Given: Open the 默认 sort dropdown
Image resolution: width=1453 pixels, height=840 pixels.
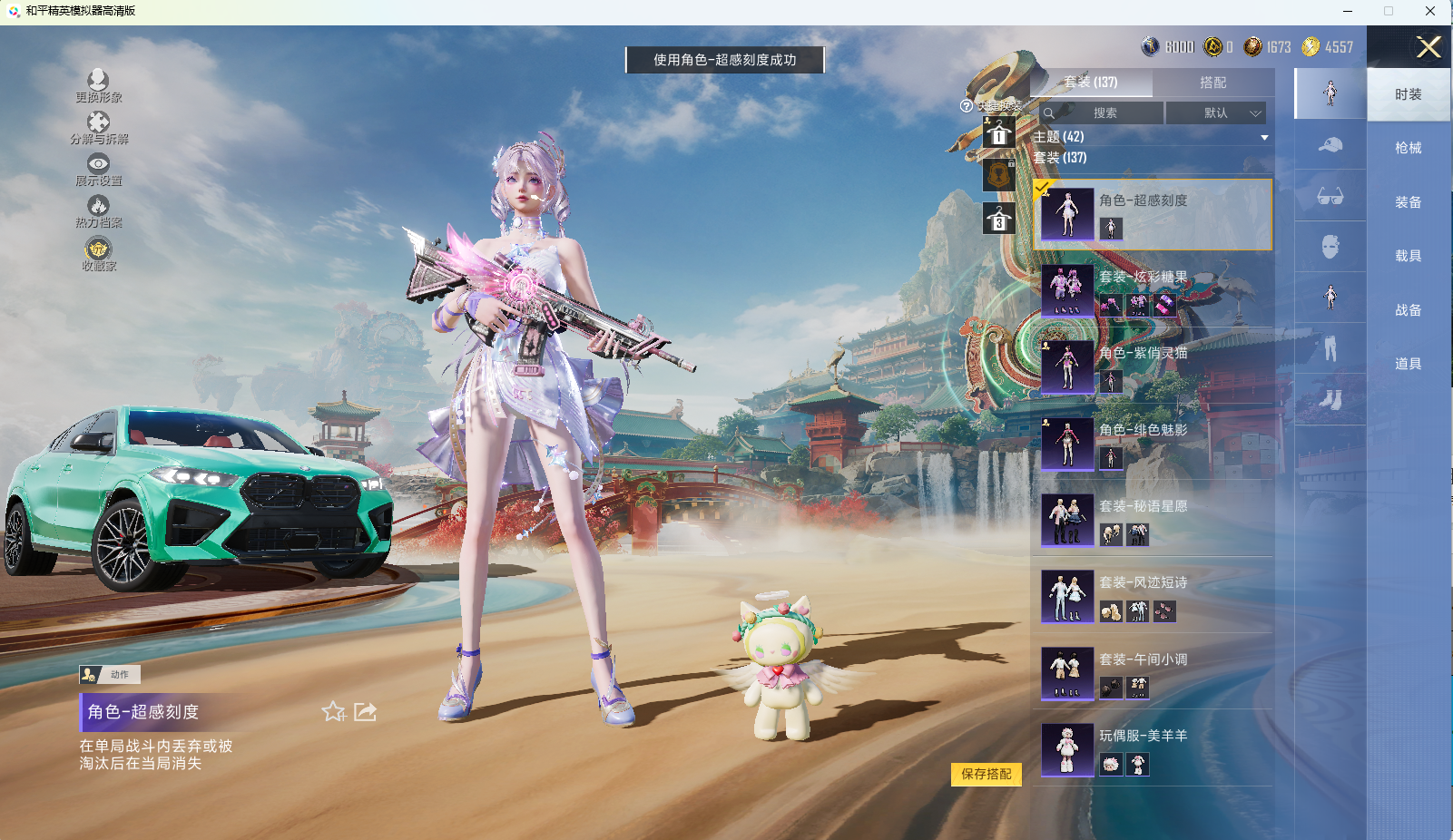Looking at the screenshot, I should [1216, 113].
